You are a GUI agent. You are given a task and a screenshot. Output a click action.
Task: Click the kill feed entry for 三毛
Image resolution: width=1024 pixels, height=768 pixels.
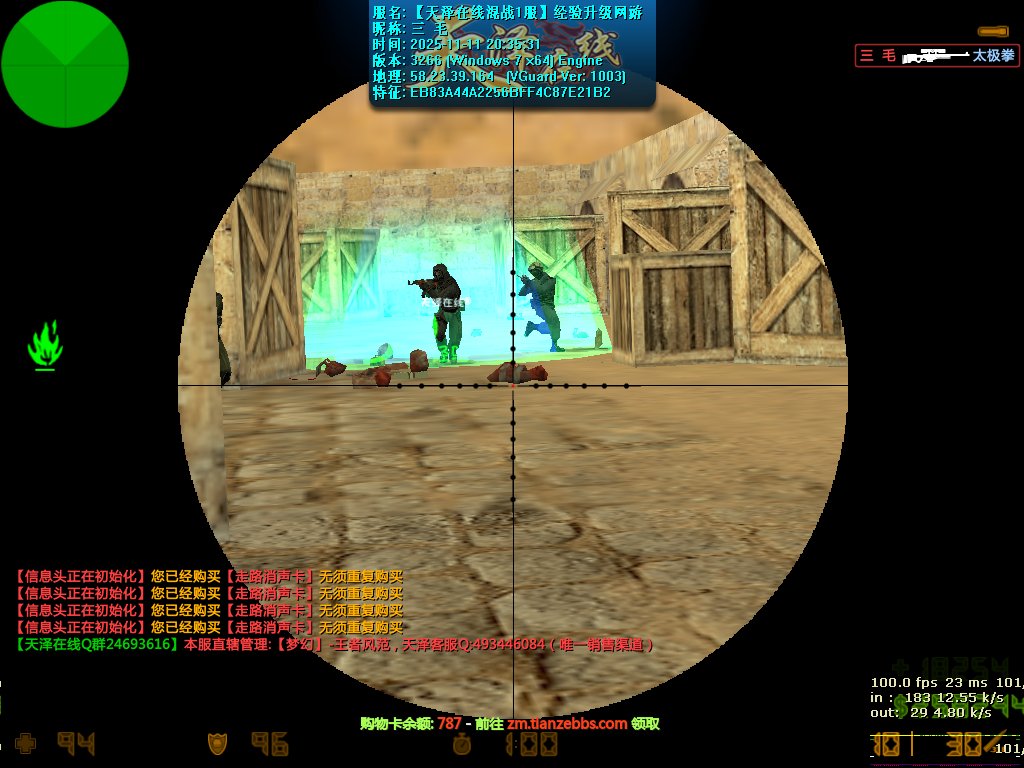936,56
